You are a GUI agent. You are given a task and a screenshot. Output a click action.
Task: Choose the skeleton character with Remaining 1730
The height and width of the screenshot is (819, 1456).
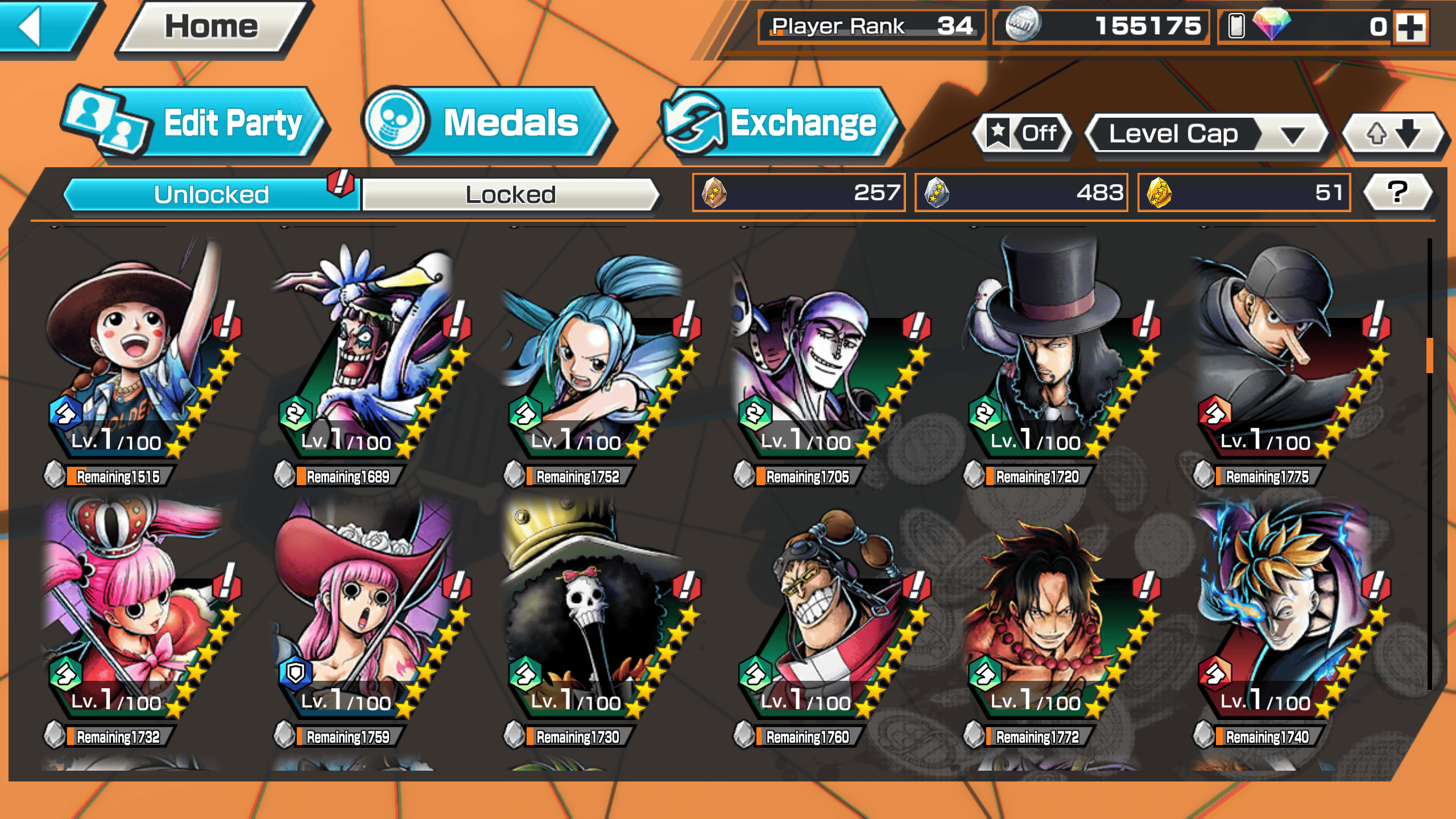click(597, 617)
